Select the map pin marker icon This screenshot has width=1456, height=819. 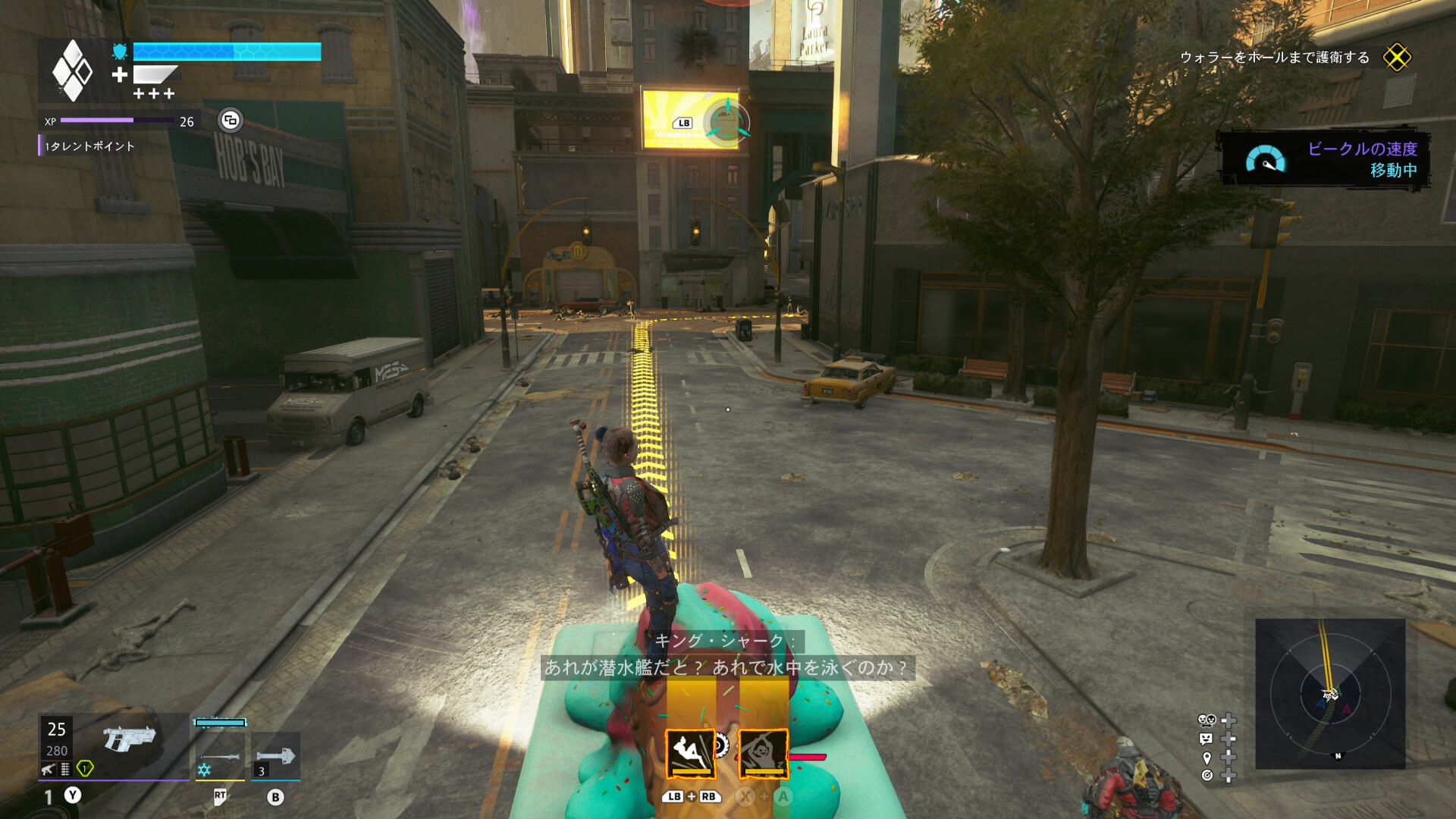coord(1207,758)
